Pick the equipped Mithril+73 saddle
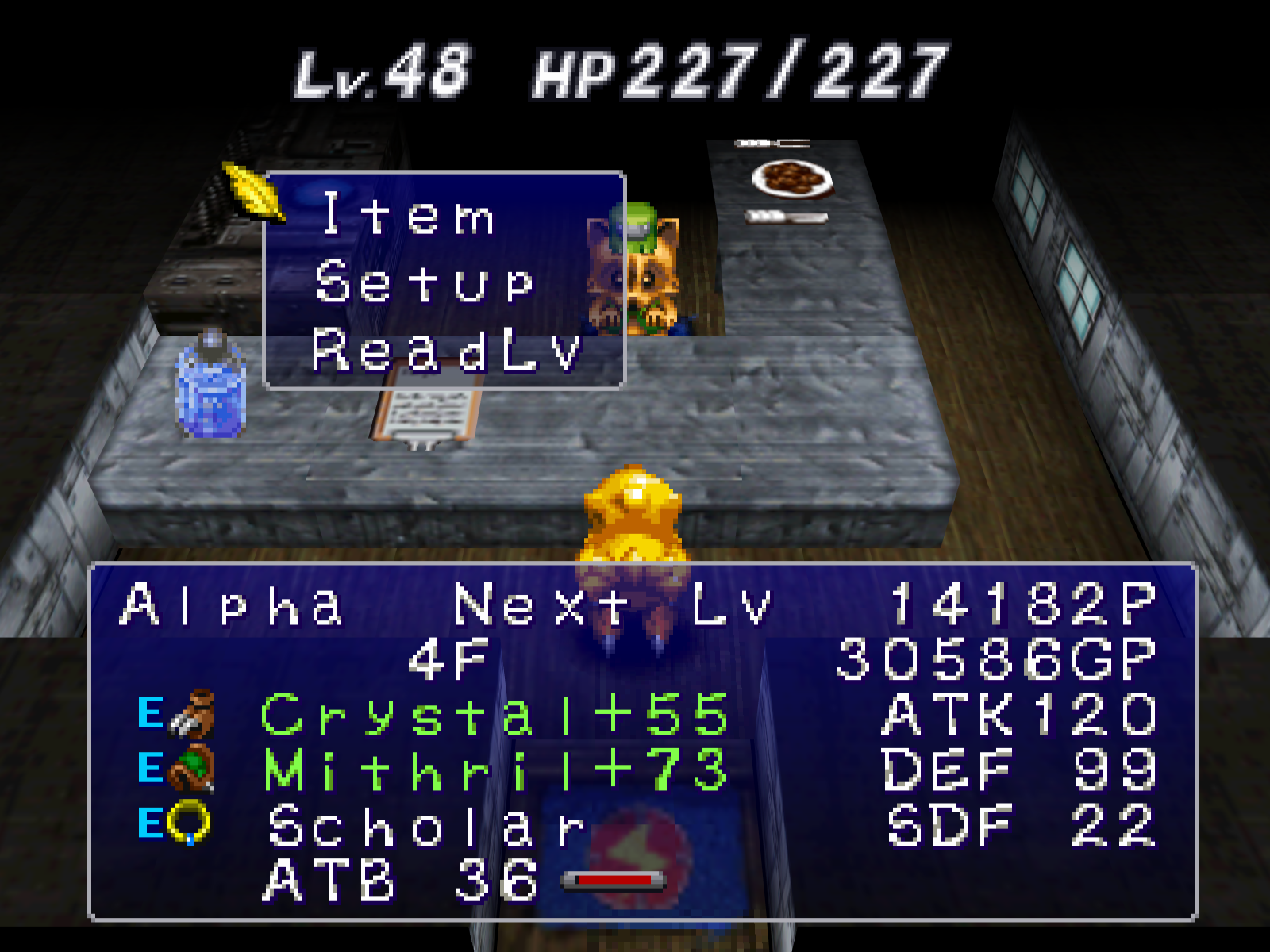The image size is (1270, 952). pos(495,770)
